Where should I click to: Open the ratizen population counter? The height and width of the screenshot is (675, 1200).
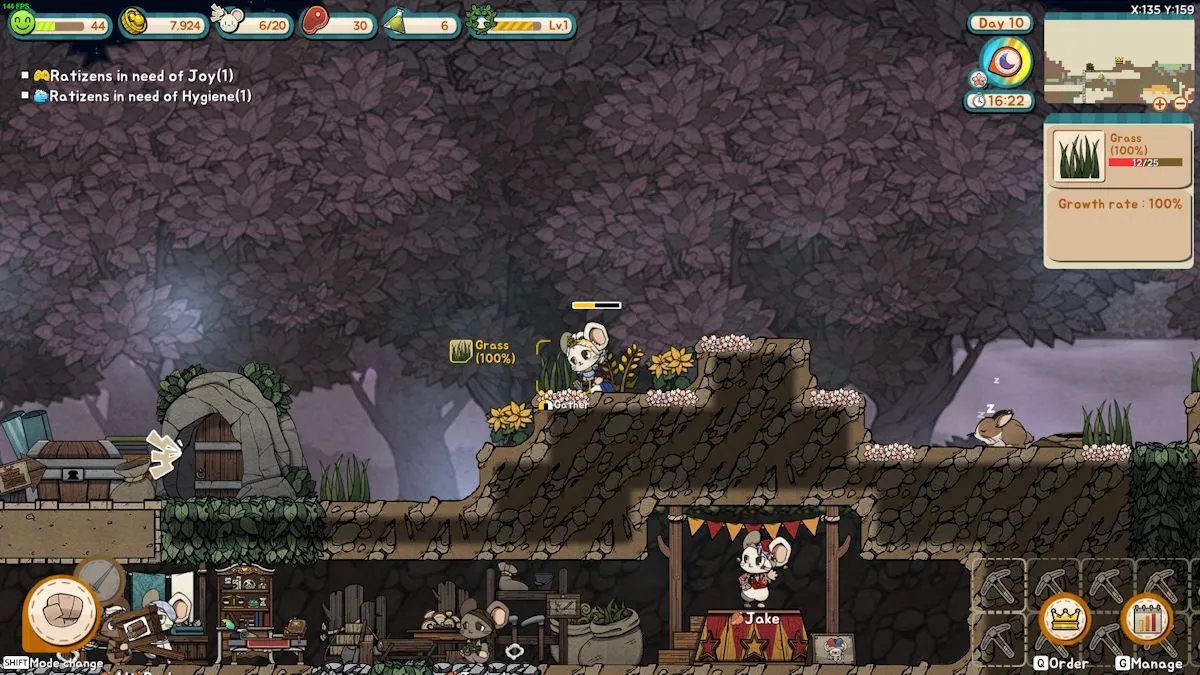232,22
